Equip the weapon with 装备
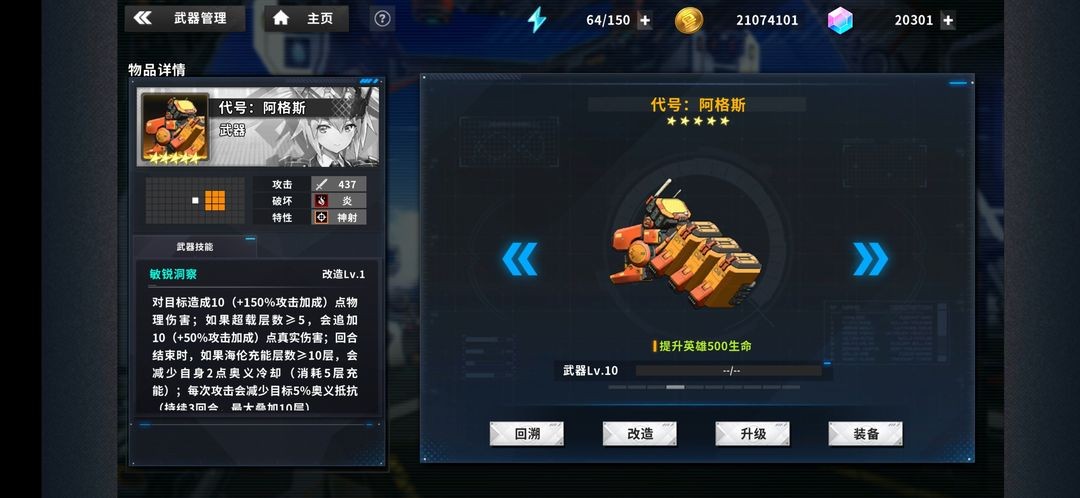 tap(865, 433)
